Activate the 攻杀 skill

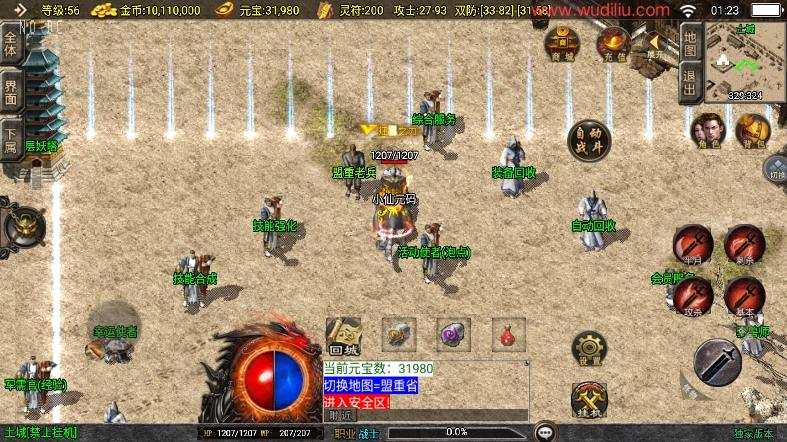tap(692, 296)
